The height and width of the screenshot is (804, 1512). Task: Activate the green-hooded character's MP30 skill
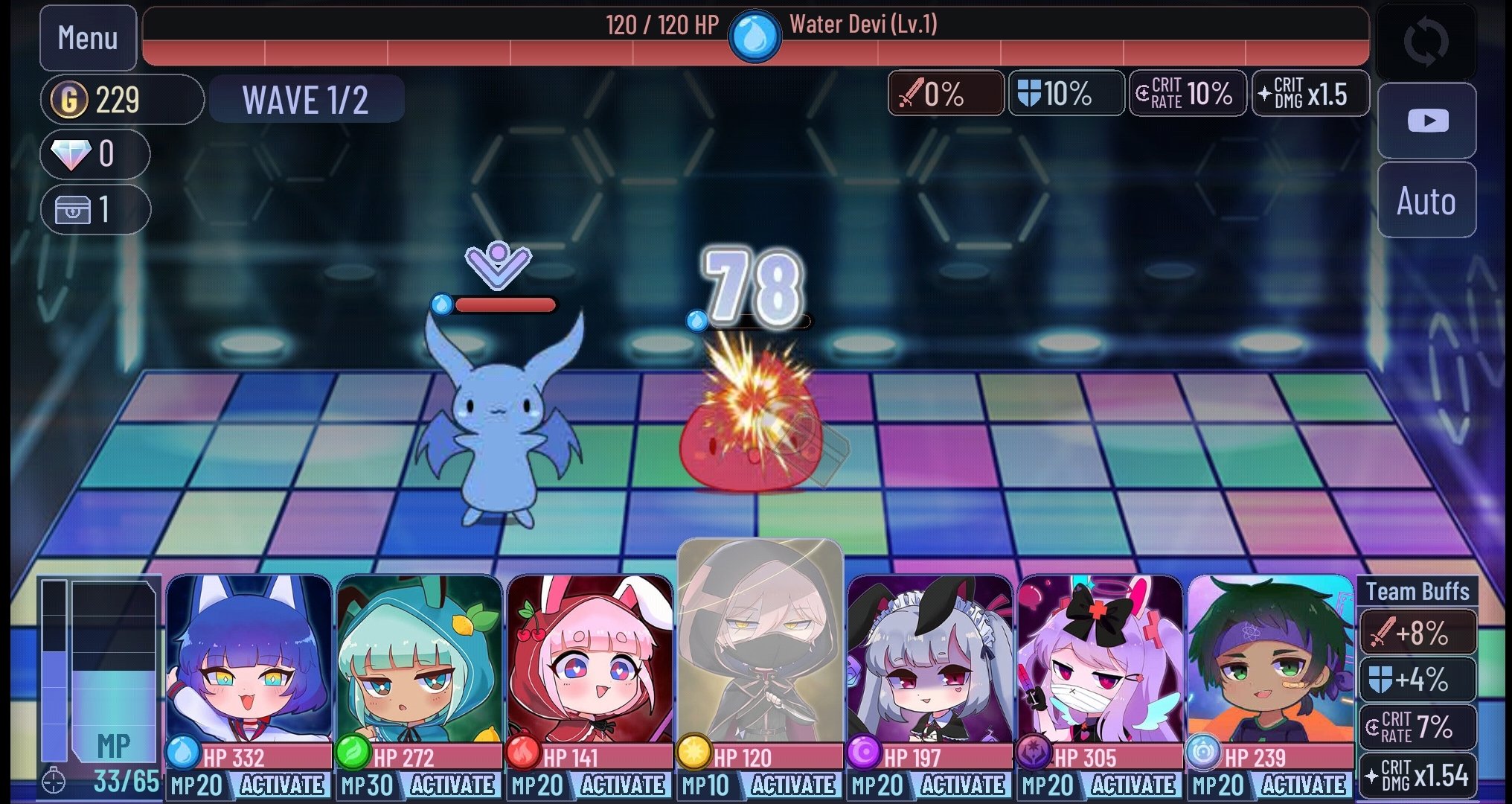[452, 785]
